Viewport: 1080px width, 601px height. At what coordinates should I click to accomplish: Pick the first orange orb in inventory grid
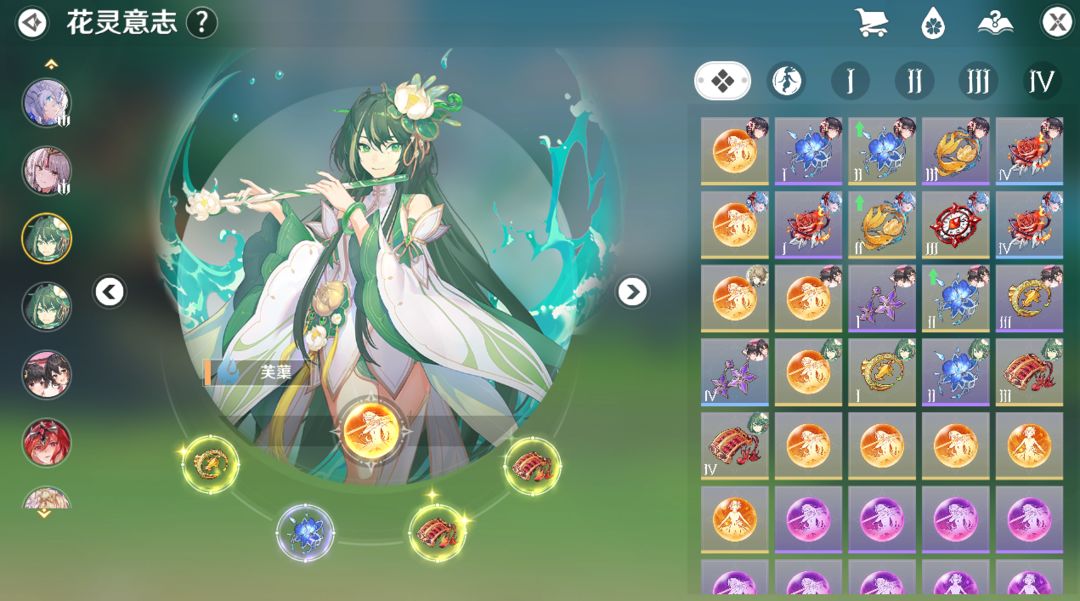pyautogui.click(x=734, y=152)
